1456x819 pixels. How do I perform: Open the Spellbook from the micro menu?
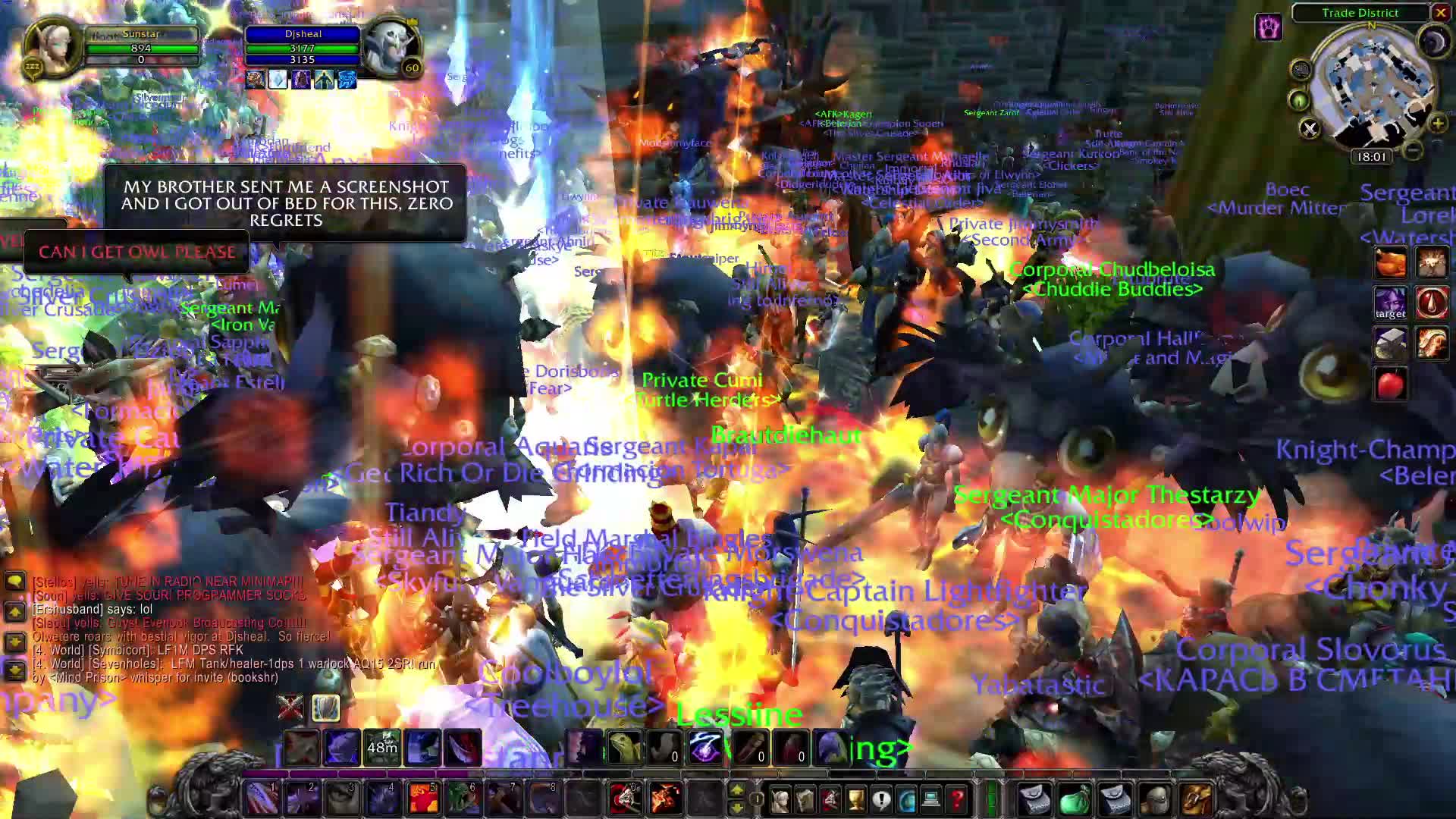pos(805,799)
